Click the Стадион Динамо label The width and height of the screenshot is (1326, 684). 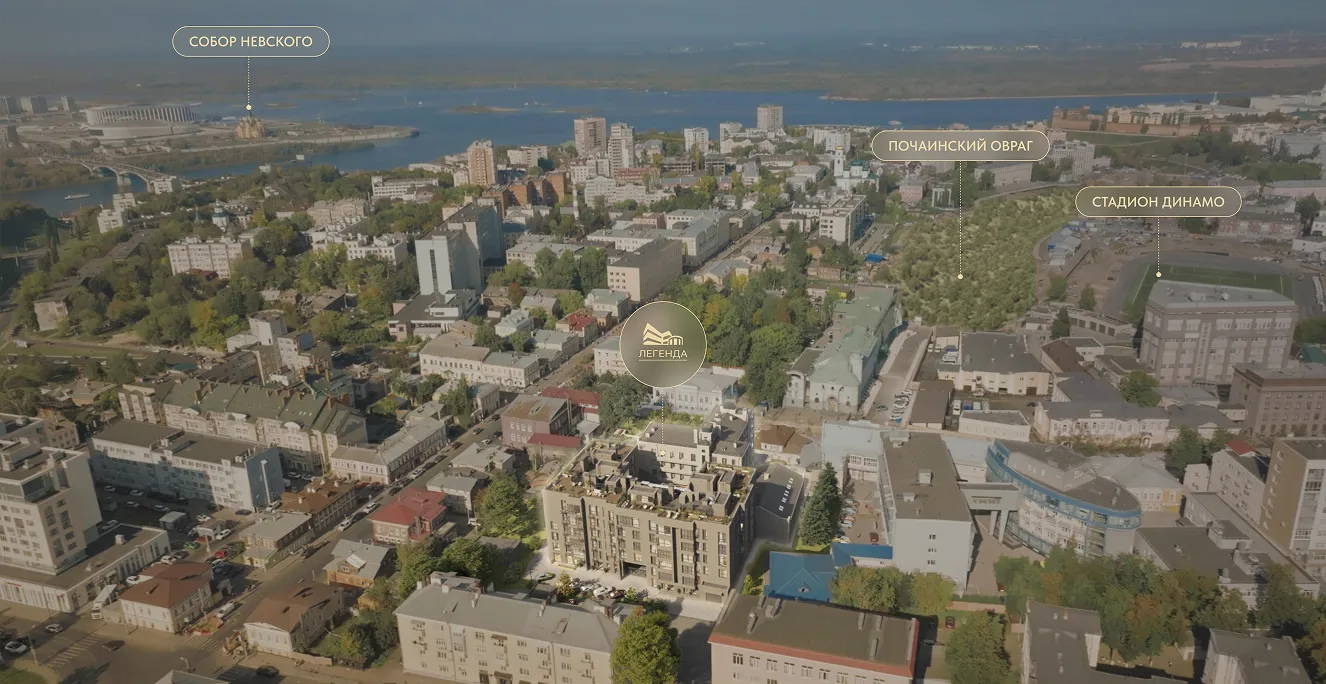1158,202
